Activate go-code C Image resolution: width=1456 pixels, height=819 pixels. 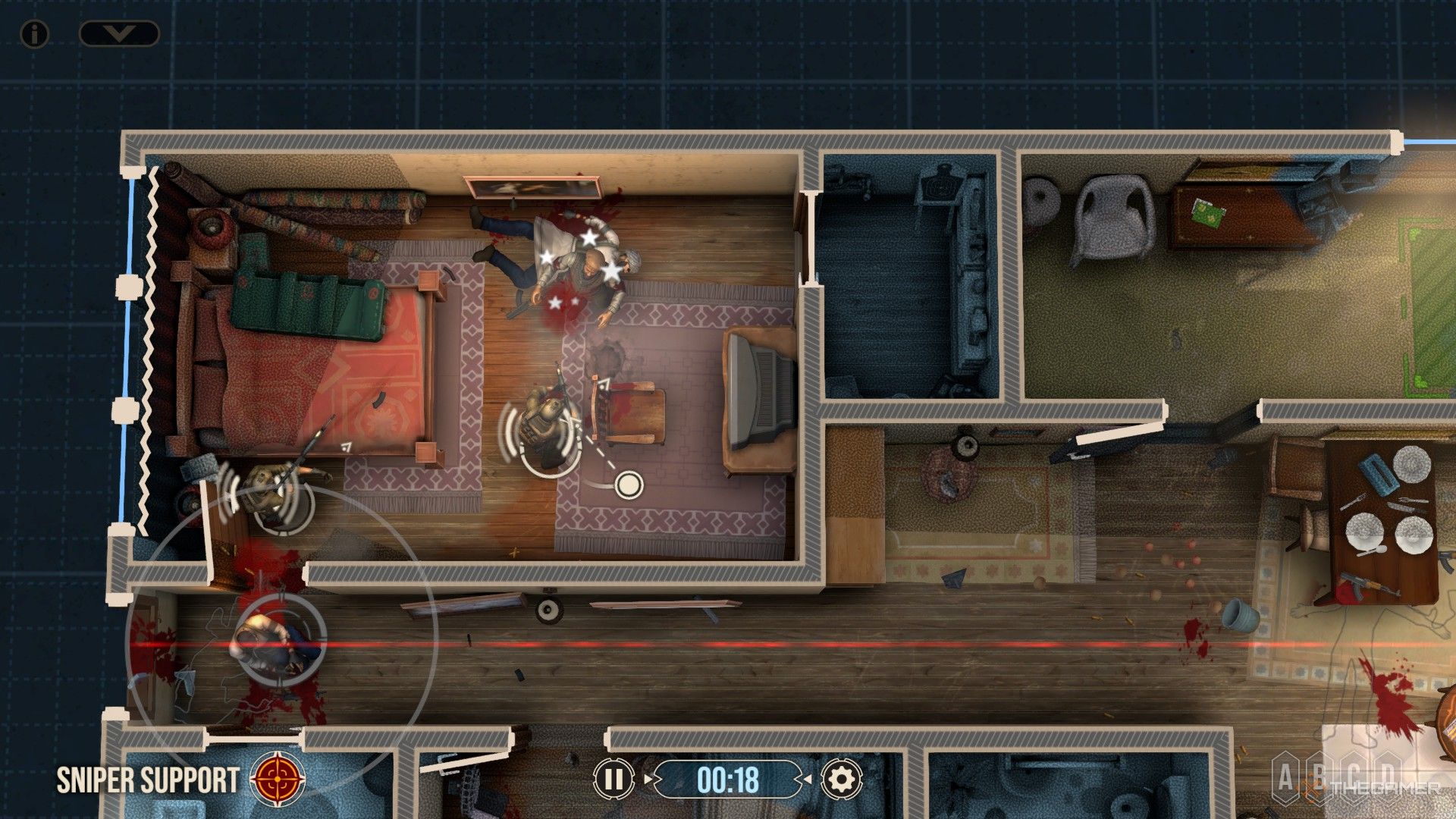[1354, 777]
